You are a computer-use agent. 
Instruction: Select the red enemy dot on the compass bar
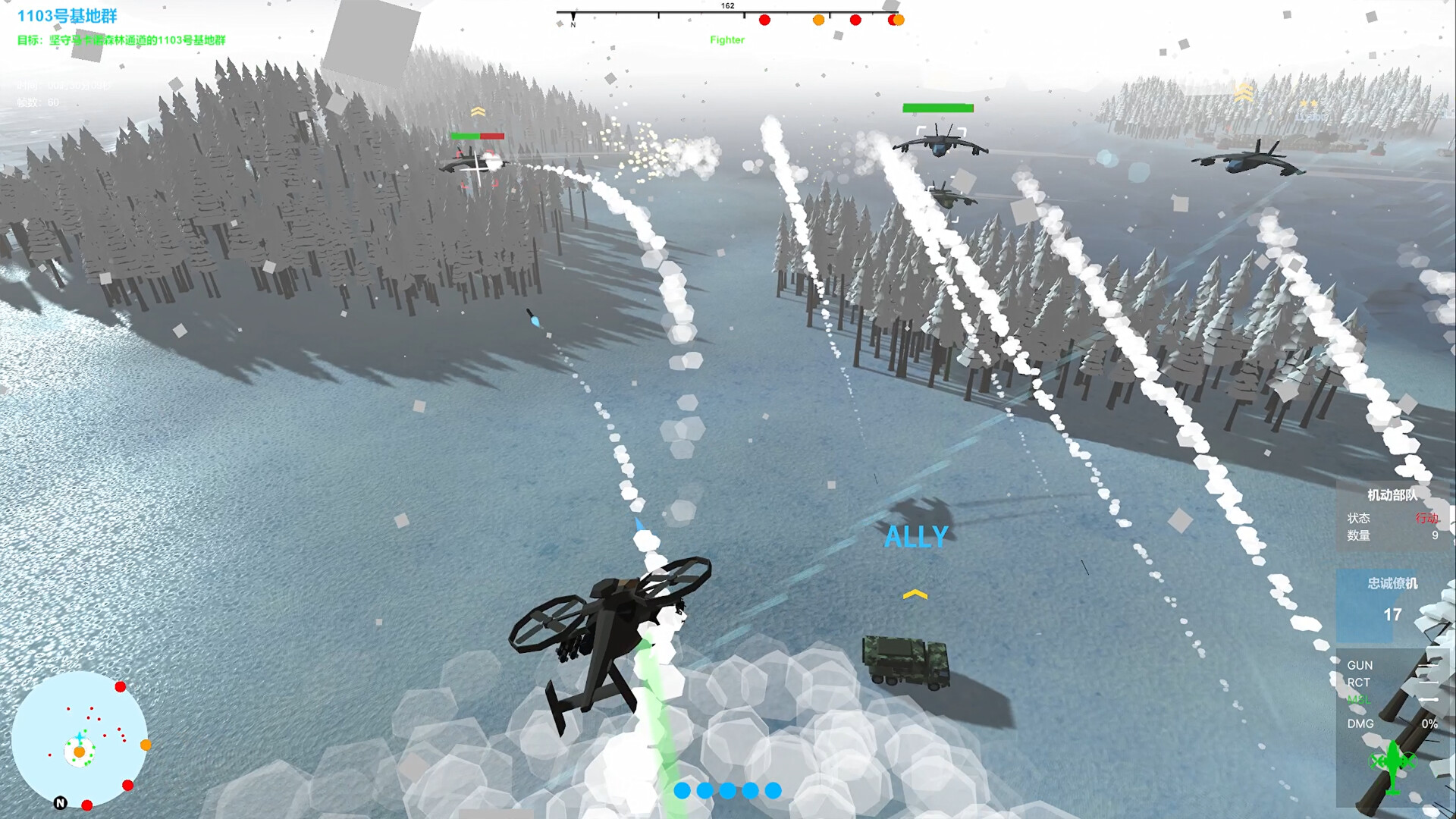(765, 20)
